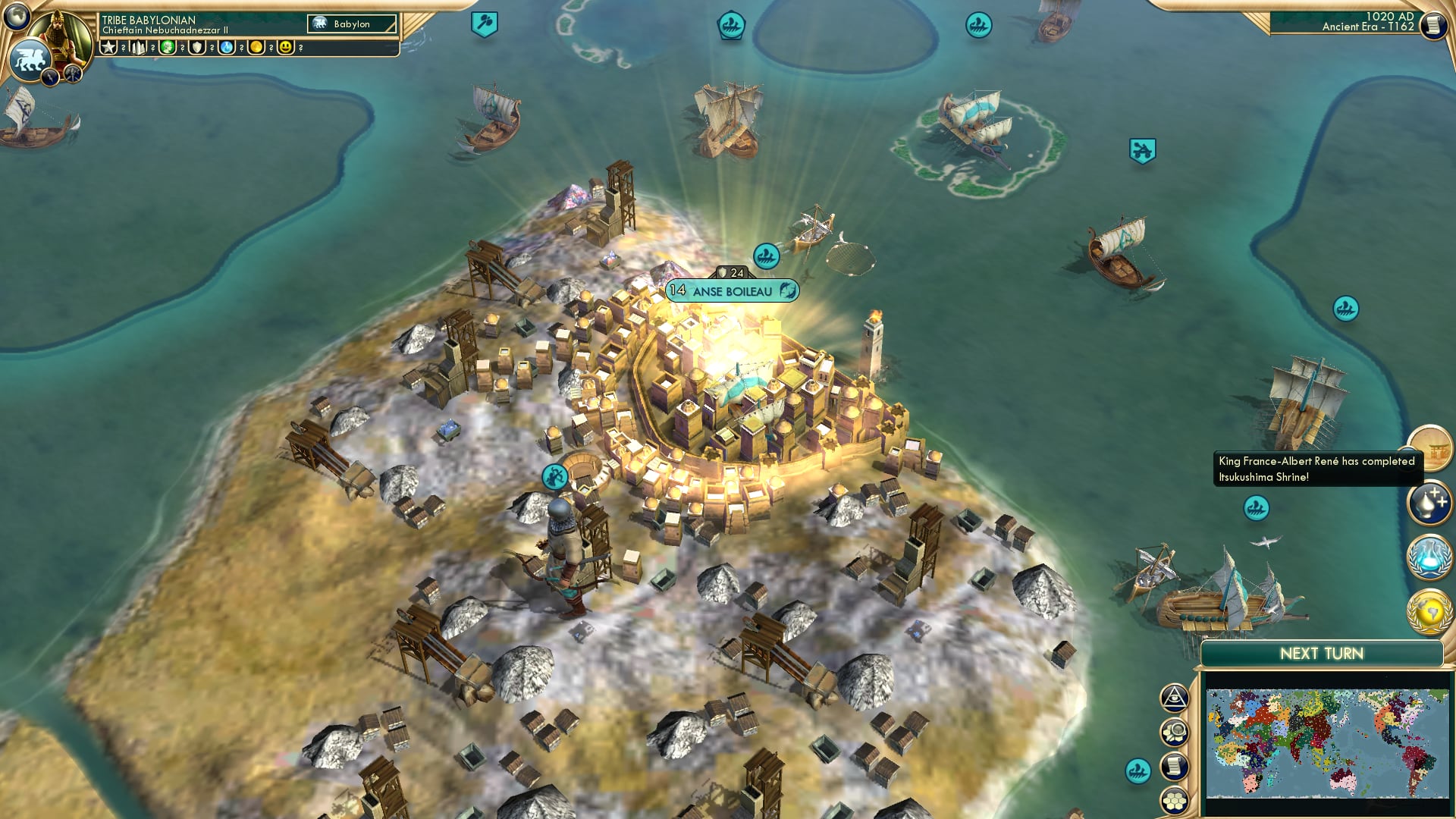Open the notification scroll icon above the minimap
This screenshot has width=1456, height=819.
coord(1174,766)
